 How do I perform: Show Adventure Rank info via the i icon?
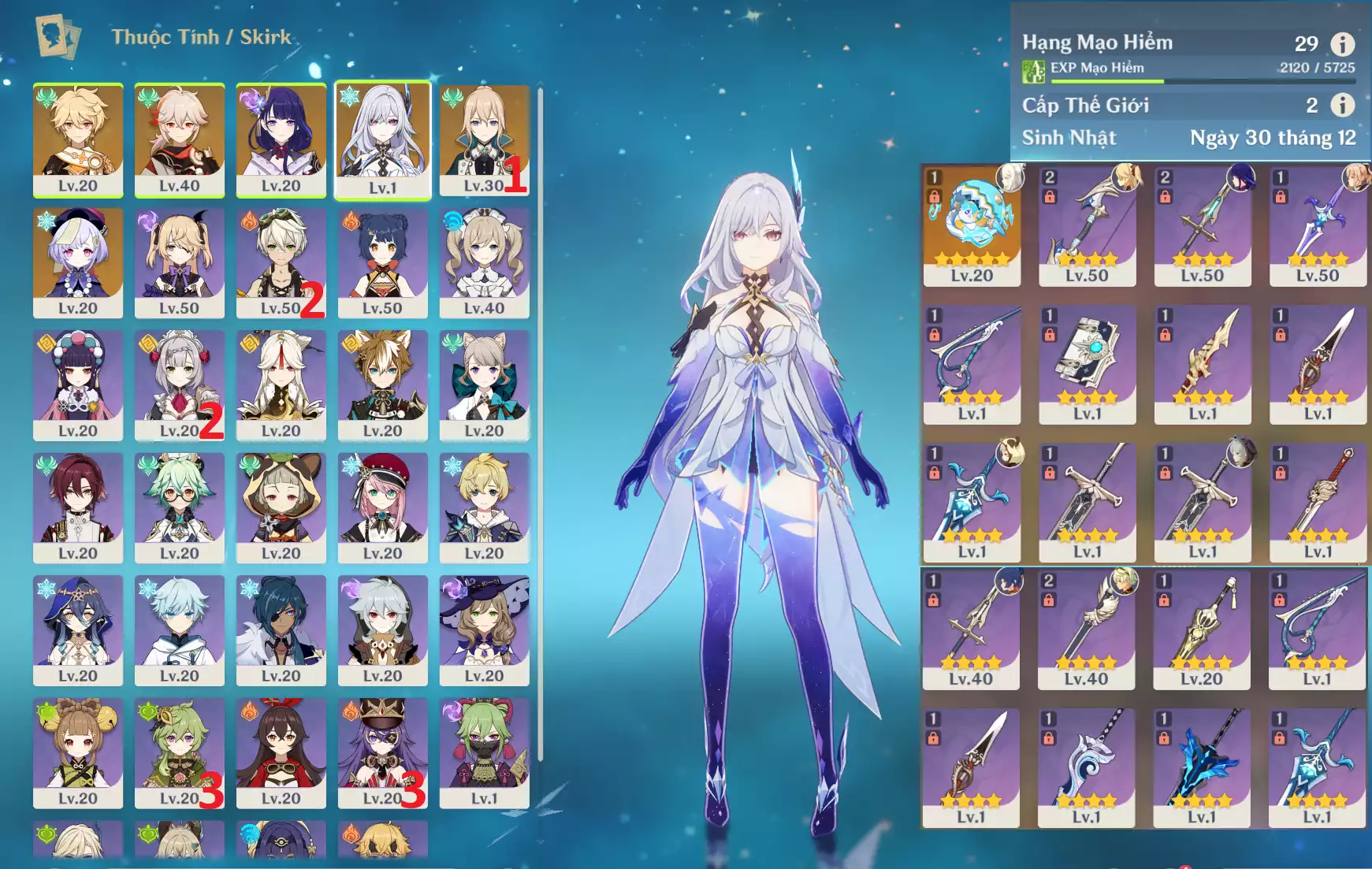pos(1342,44)
